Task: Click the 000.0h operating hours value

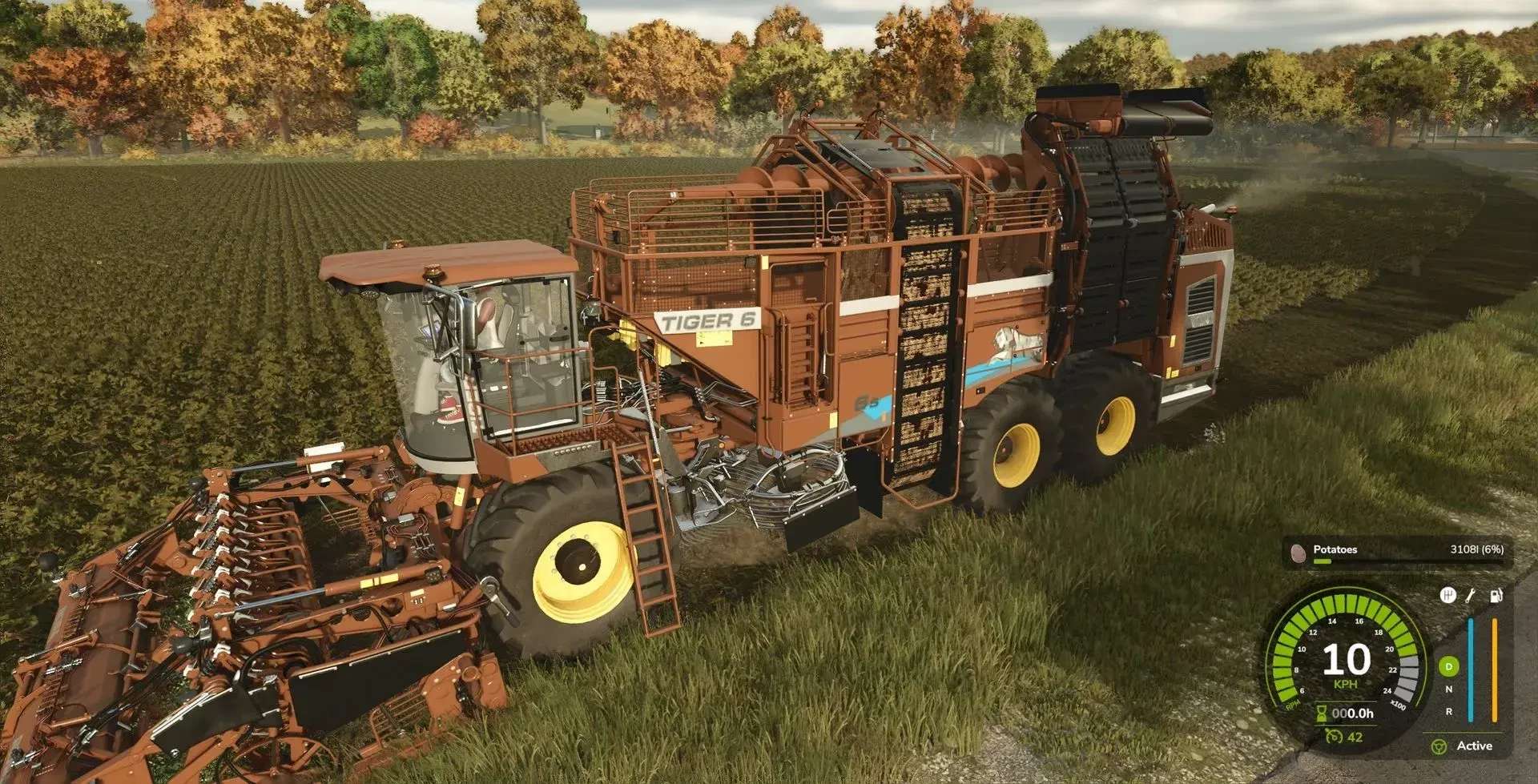Action: [1354, 713]
